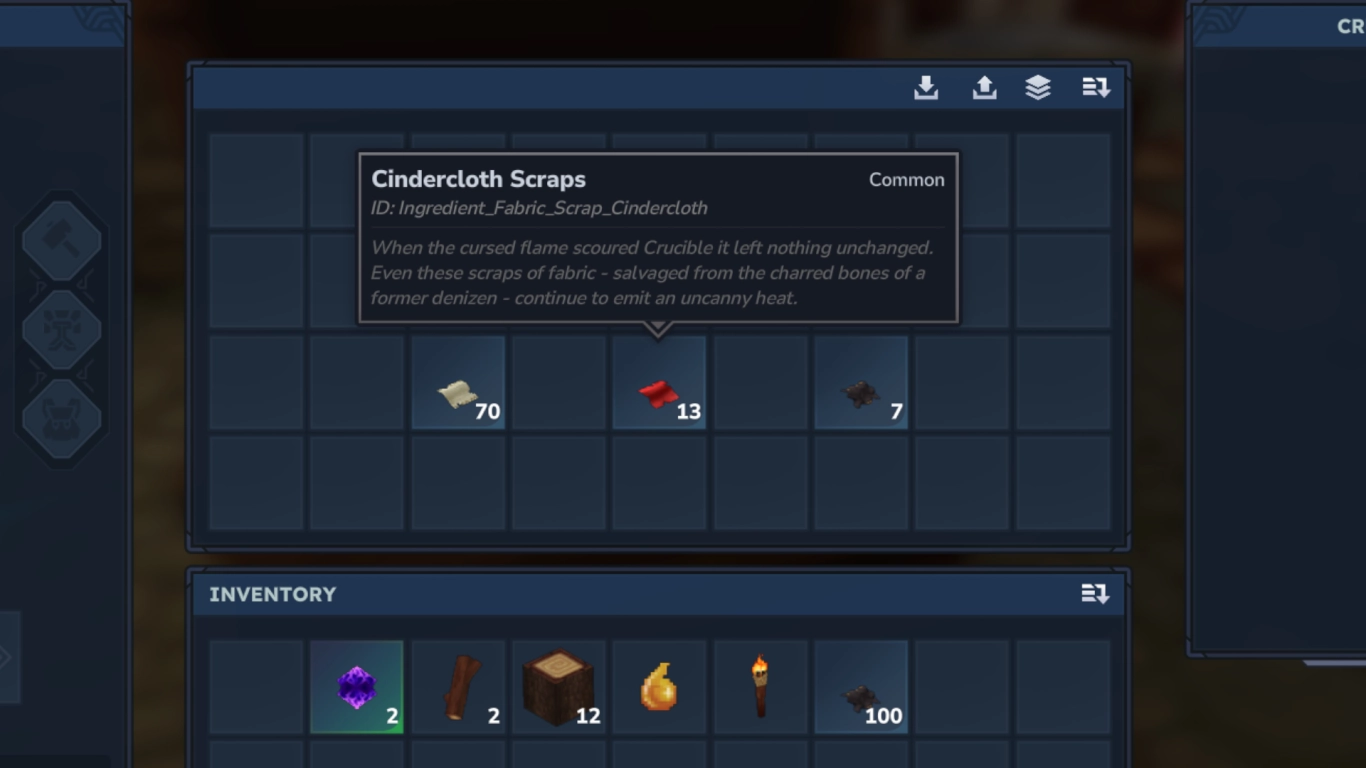Select the 2 wooden sticks in inventory

457,687
